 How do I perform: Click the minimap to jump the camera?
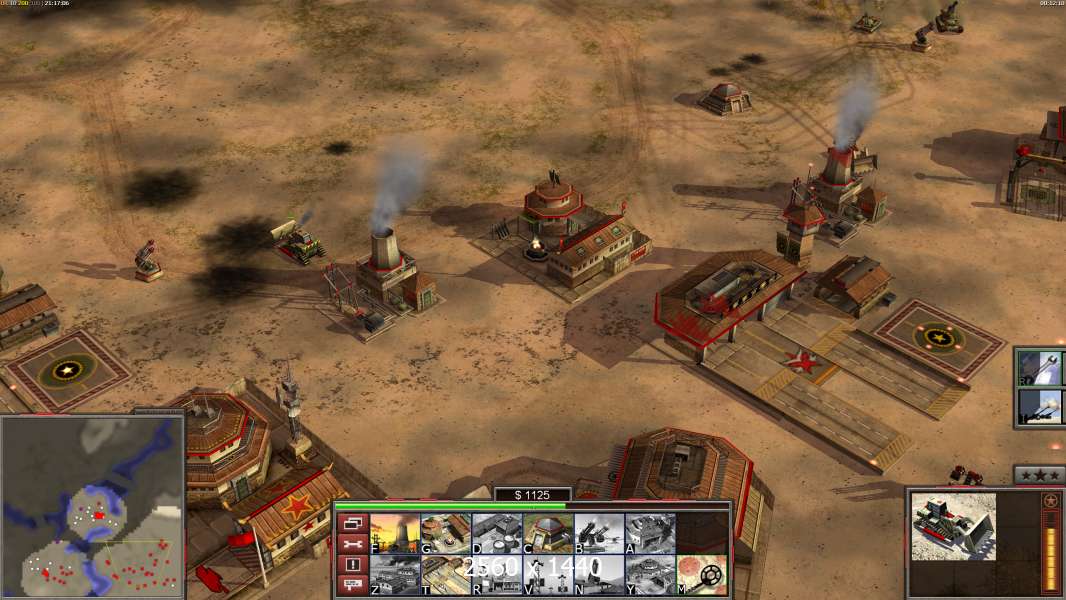click(x=93, y=505)
